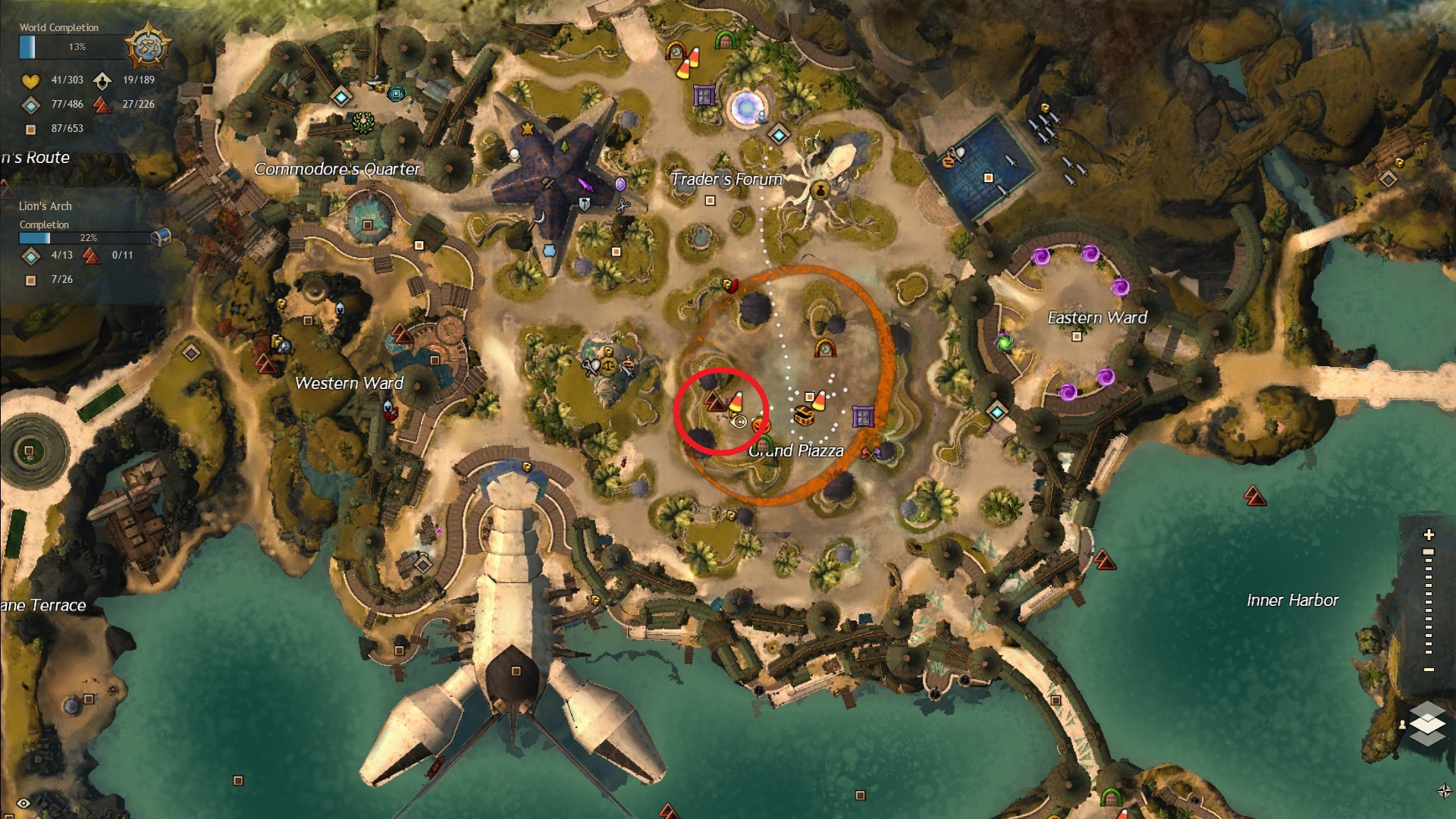Zoom in with the map plus button
1456x819 pixels.
pyautogui.click(x=1429, y=535)
